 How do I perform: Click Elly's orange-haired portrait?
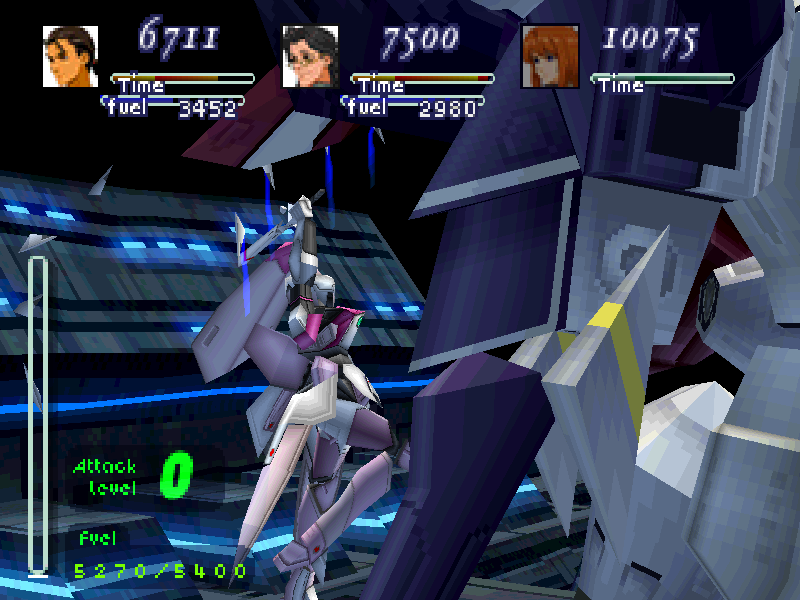[x=549, y=56]
